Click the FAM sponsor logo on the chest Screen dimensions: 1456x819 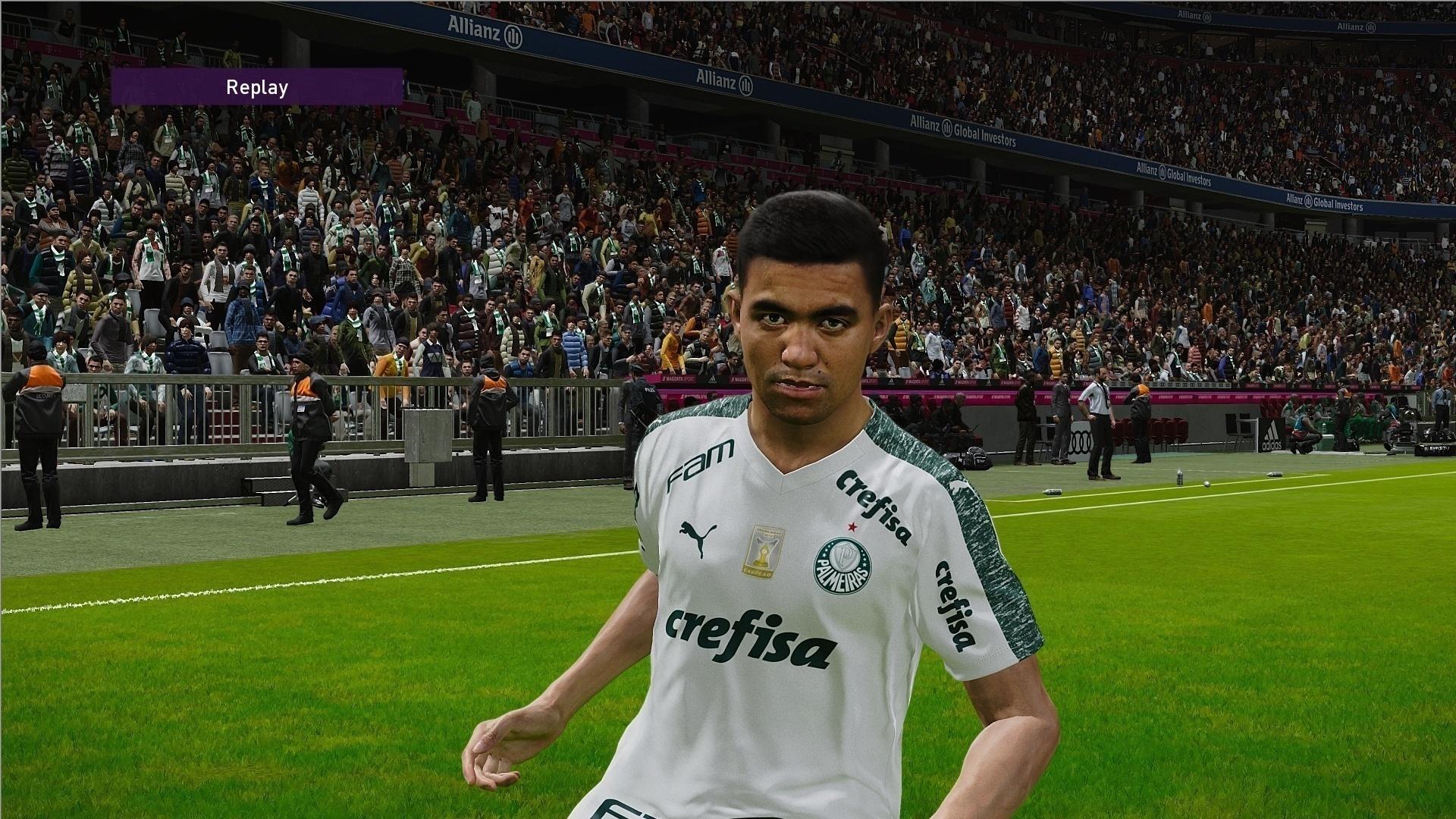[700, 463]
